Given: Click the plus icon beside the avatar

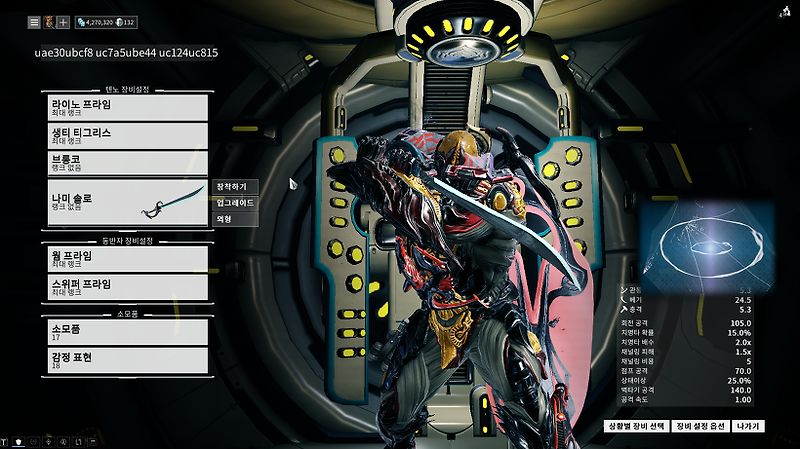Looking at the screenshot, I should coord(63,21).
